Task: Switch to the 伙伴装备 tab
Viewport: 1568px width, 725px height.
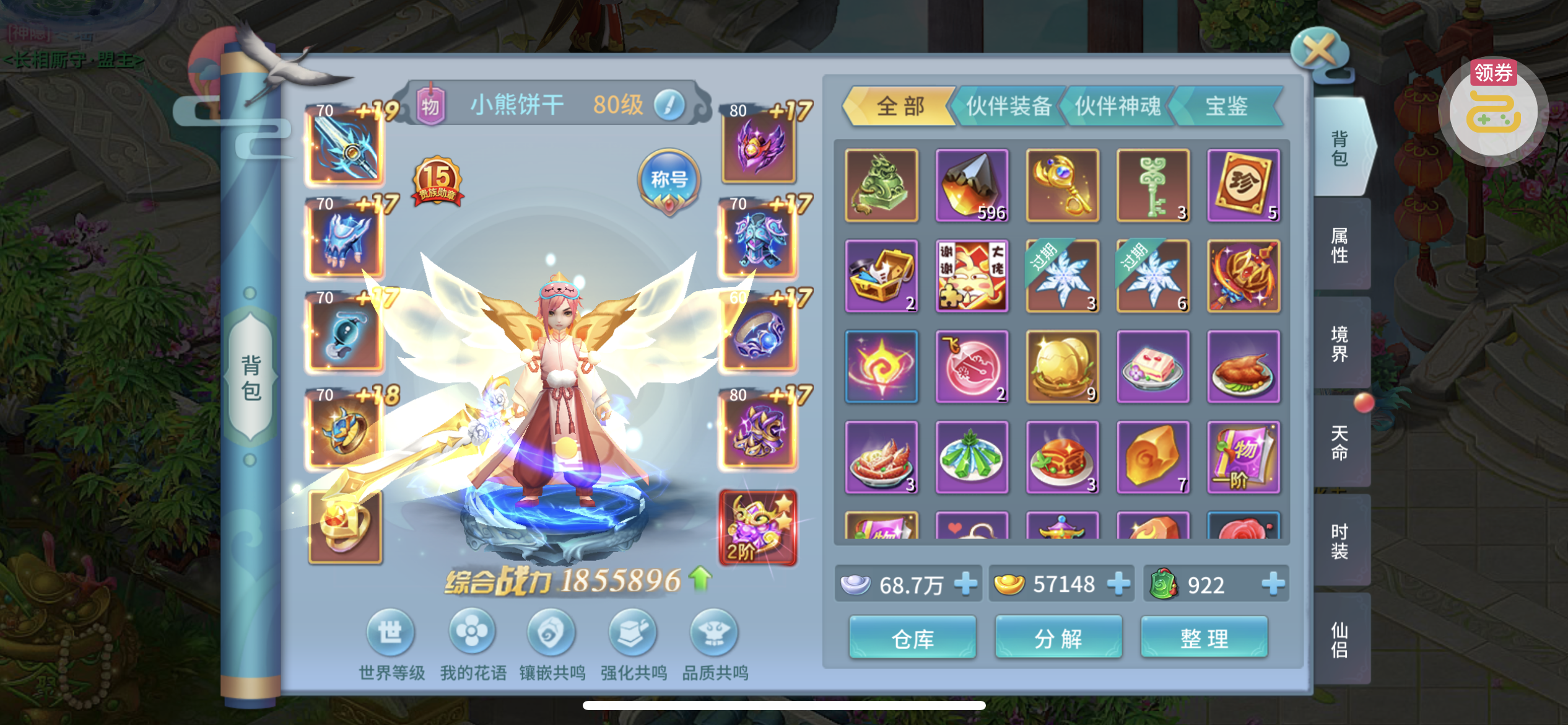Action: (x=1008, y=106)
